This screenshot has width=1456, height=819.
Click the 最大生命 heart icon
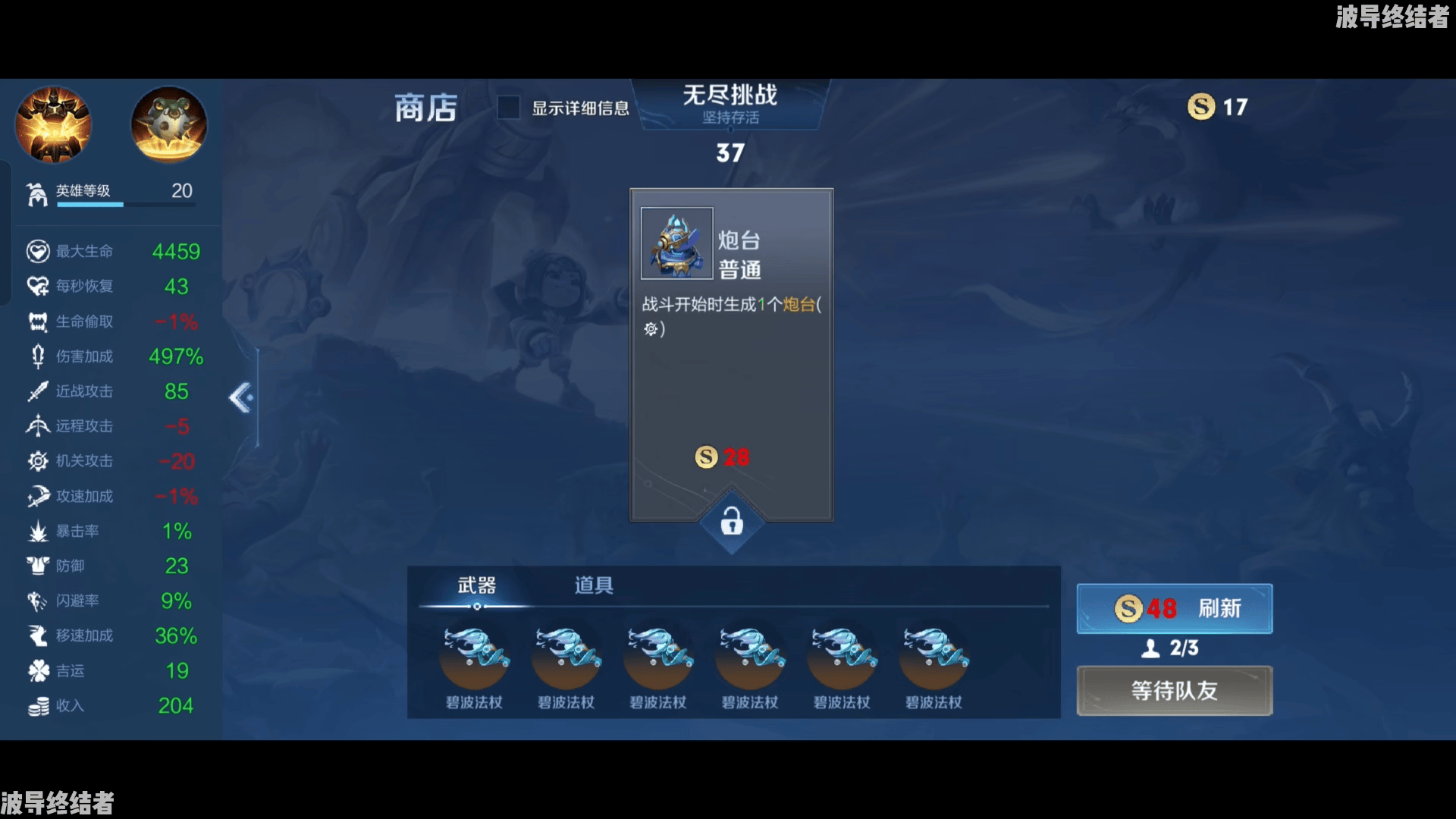tap(37, 251)
